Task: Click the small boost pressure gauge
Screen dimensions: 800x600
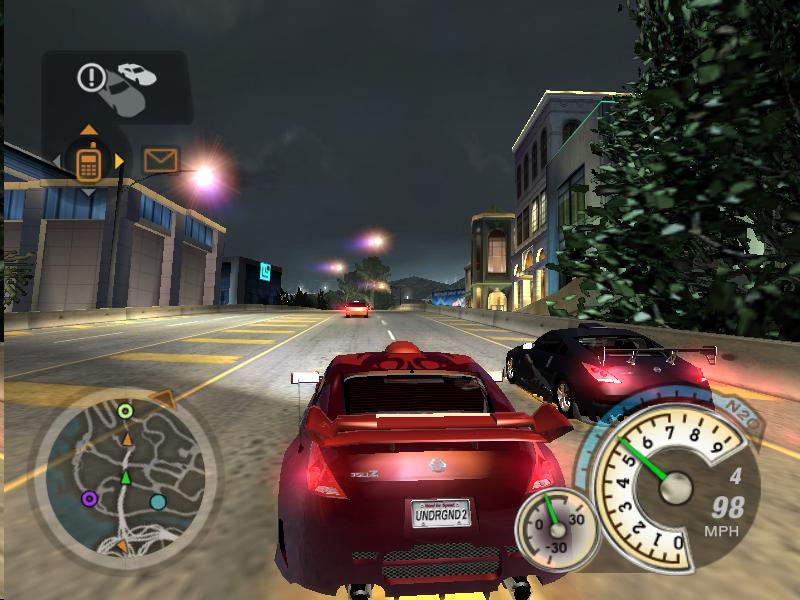Action: point(556,527)
